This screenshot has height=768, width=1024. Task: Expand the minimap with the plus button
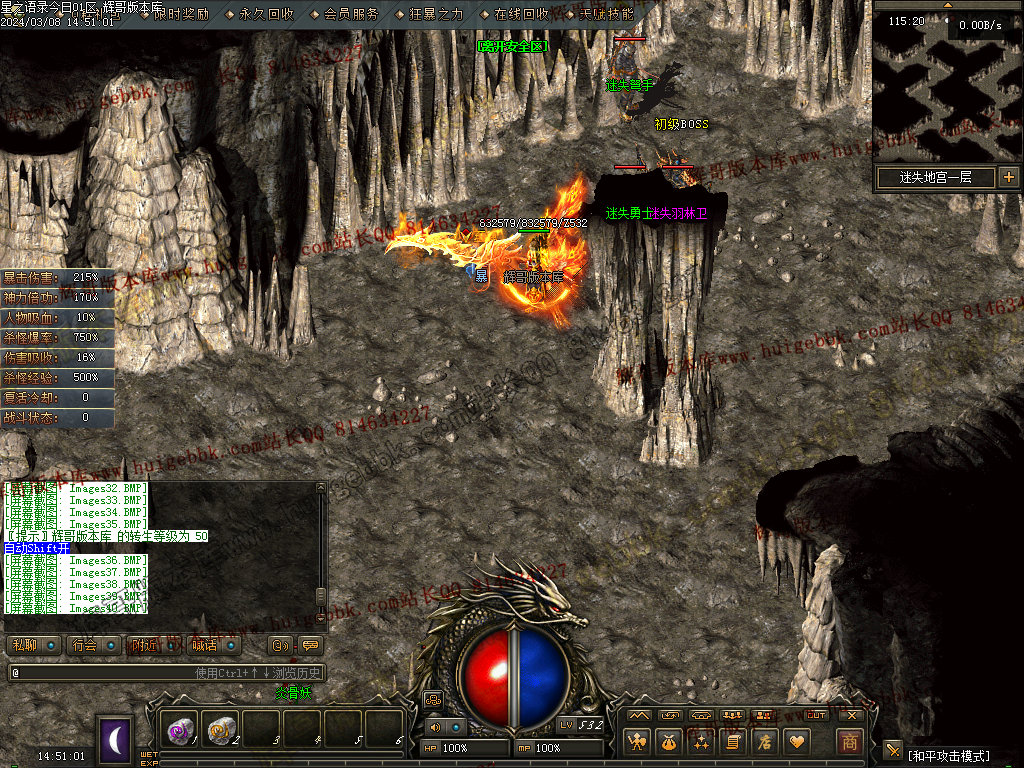coord(1008,177)
